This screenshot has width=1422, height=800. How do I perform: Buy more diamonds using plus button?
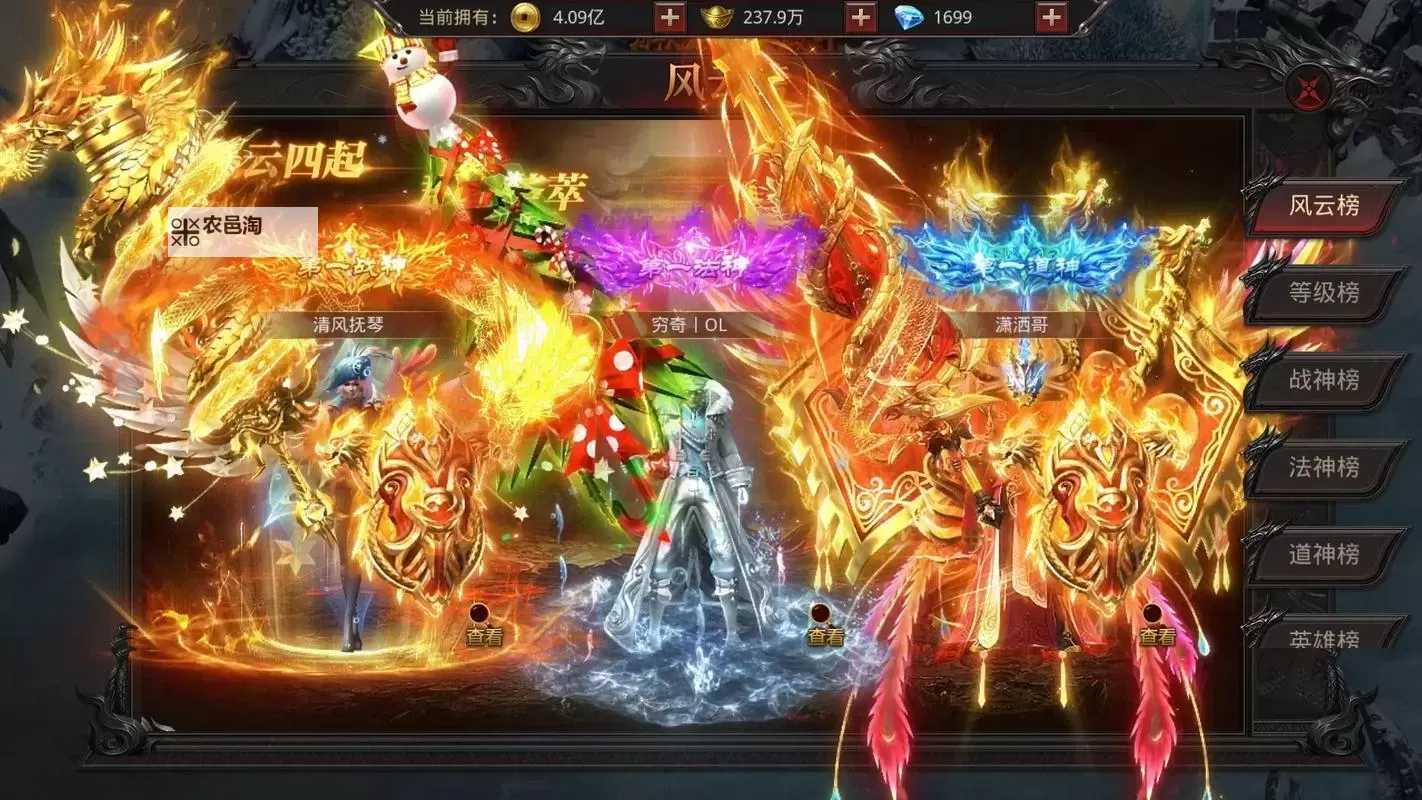click(x=1051, y=17)
